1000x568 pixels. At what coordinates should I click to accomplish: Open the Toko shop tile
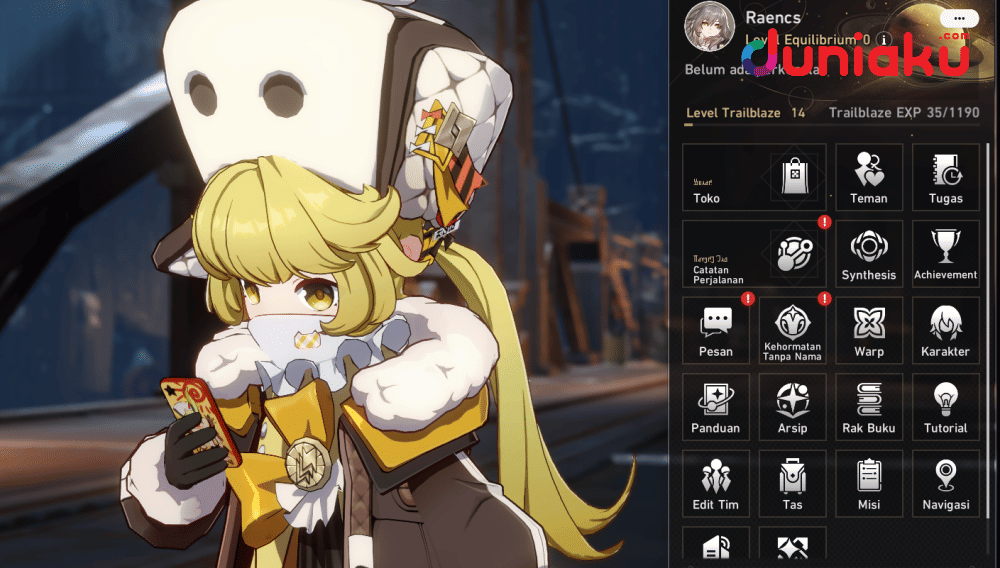coord(754,178)
